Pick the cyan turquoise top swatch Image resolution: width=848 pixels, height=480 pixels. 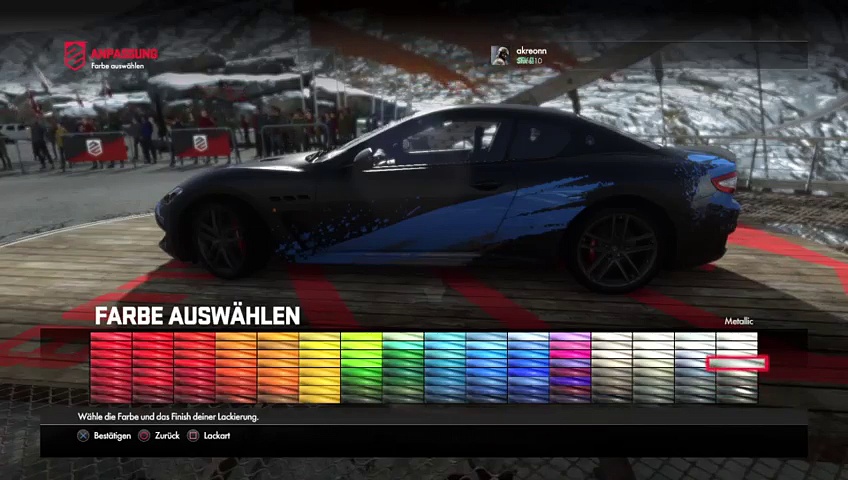point(445,342)
